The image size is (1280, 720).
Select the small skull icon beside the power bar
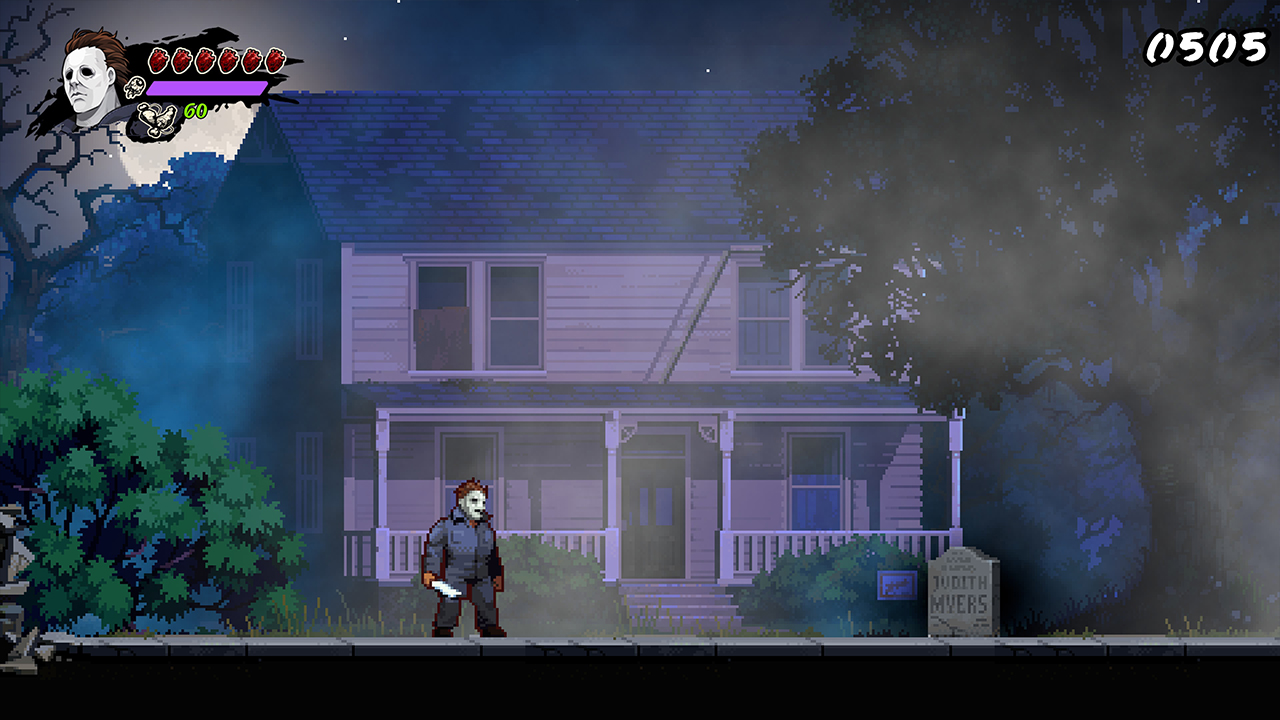(133, 88)
